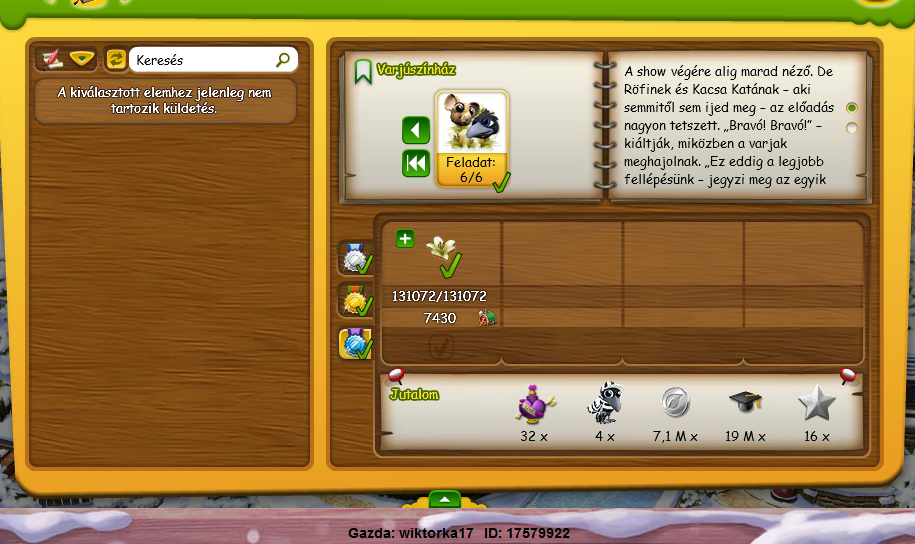Switch to the silver medal tab
The height and width of the screenshot is (544, 915).
(356, 258)
